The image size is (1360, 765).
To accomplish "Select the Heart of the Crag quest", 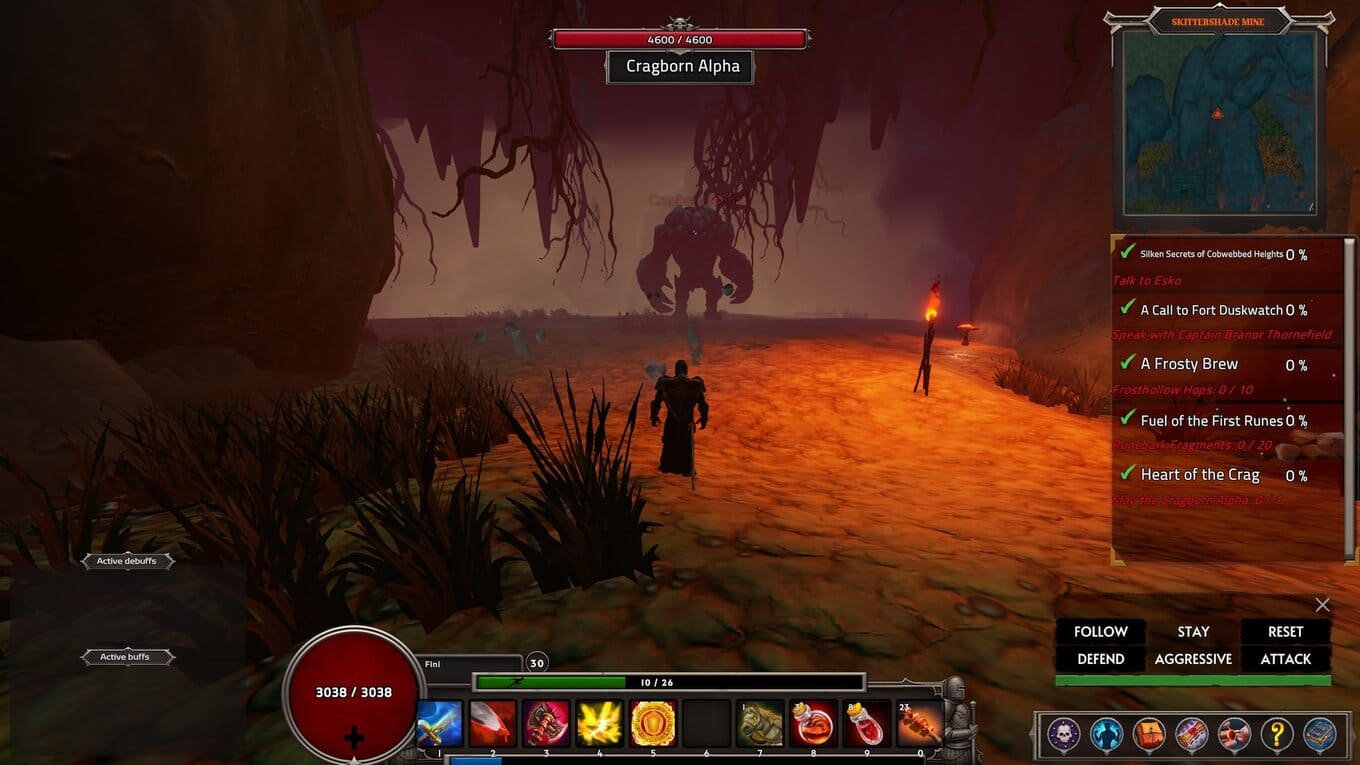I will click(1200, 475).
